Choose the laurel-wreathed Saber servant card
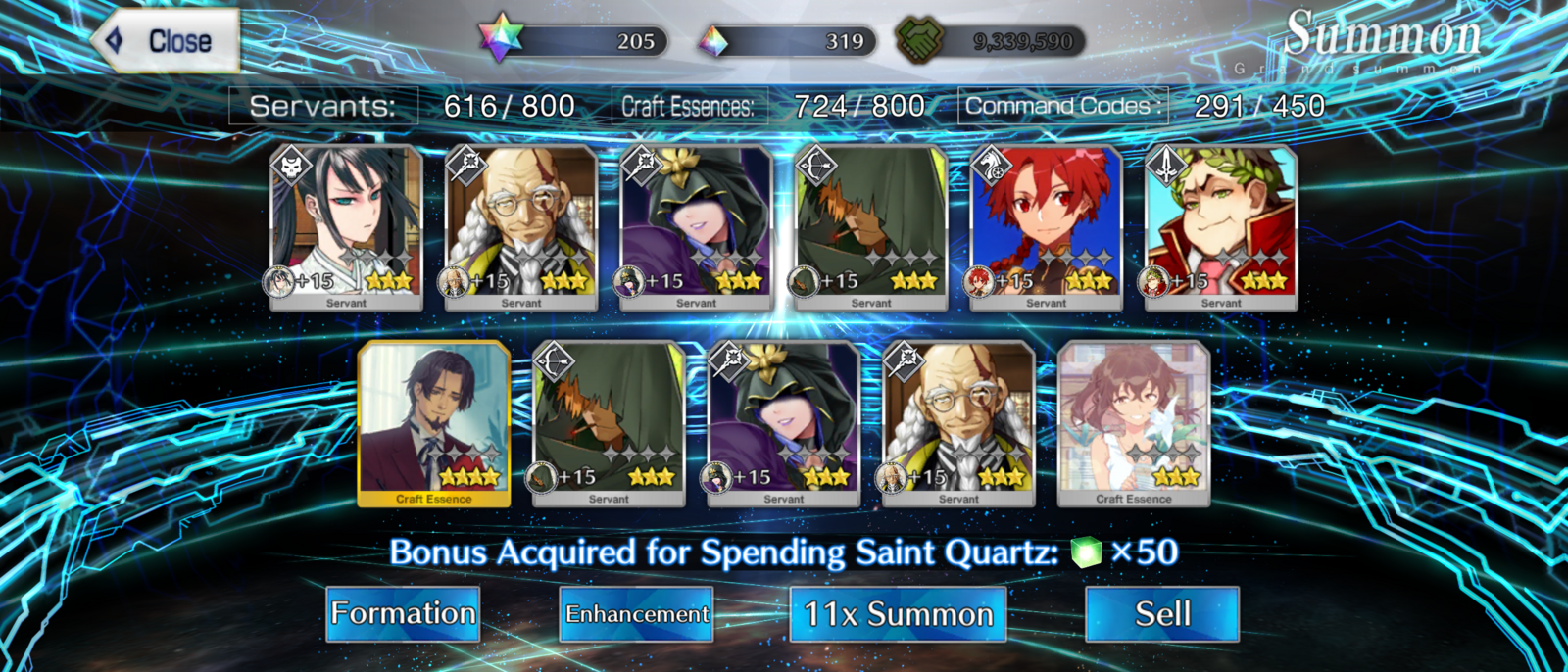Viewport: 1568px width, 672px height. [1221, 227]
